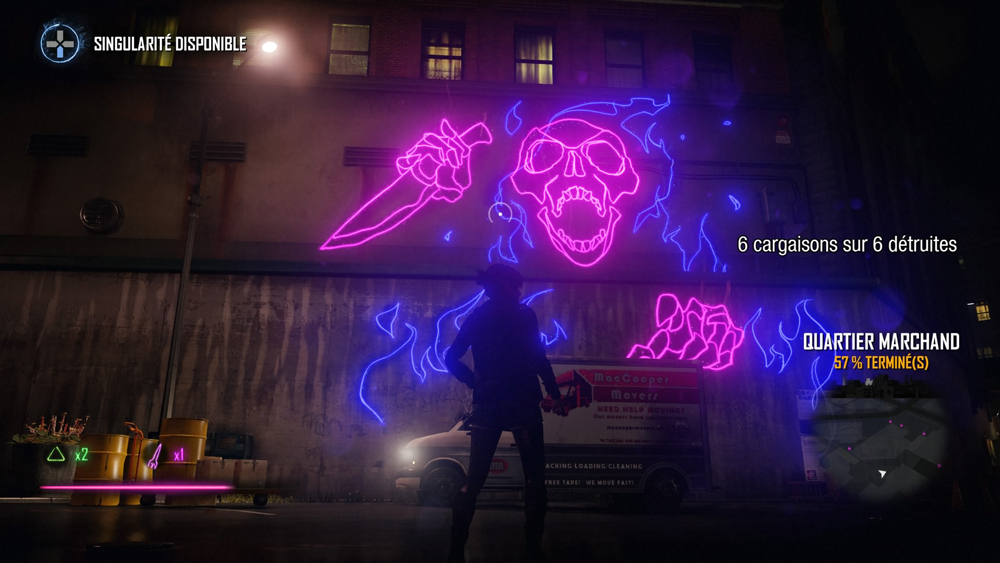The width and height of the screenshot is (1000, 563).
Task: Select the pink neon missile icon
Action: pyautogui.click(x=155, y=456)
